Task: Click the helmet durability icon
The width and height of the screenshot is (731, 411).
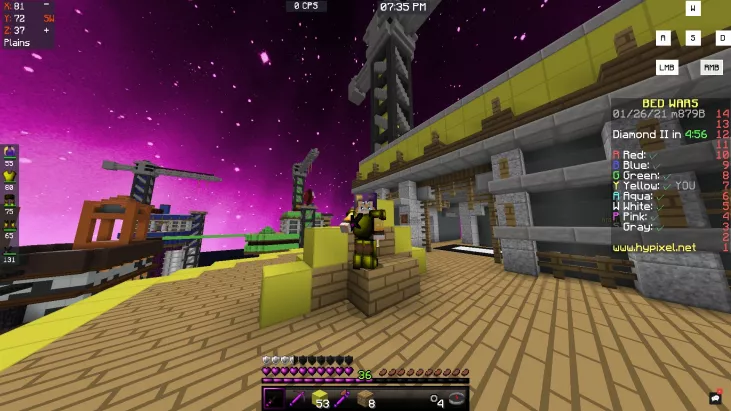Action: coord(10,151)
